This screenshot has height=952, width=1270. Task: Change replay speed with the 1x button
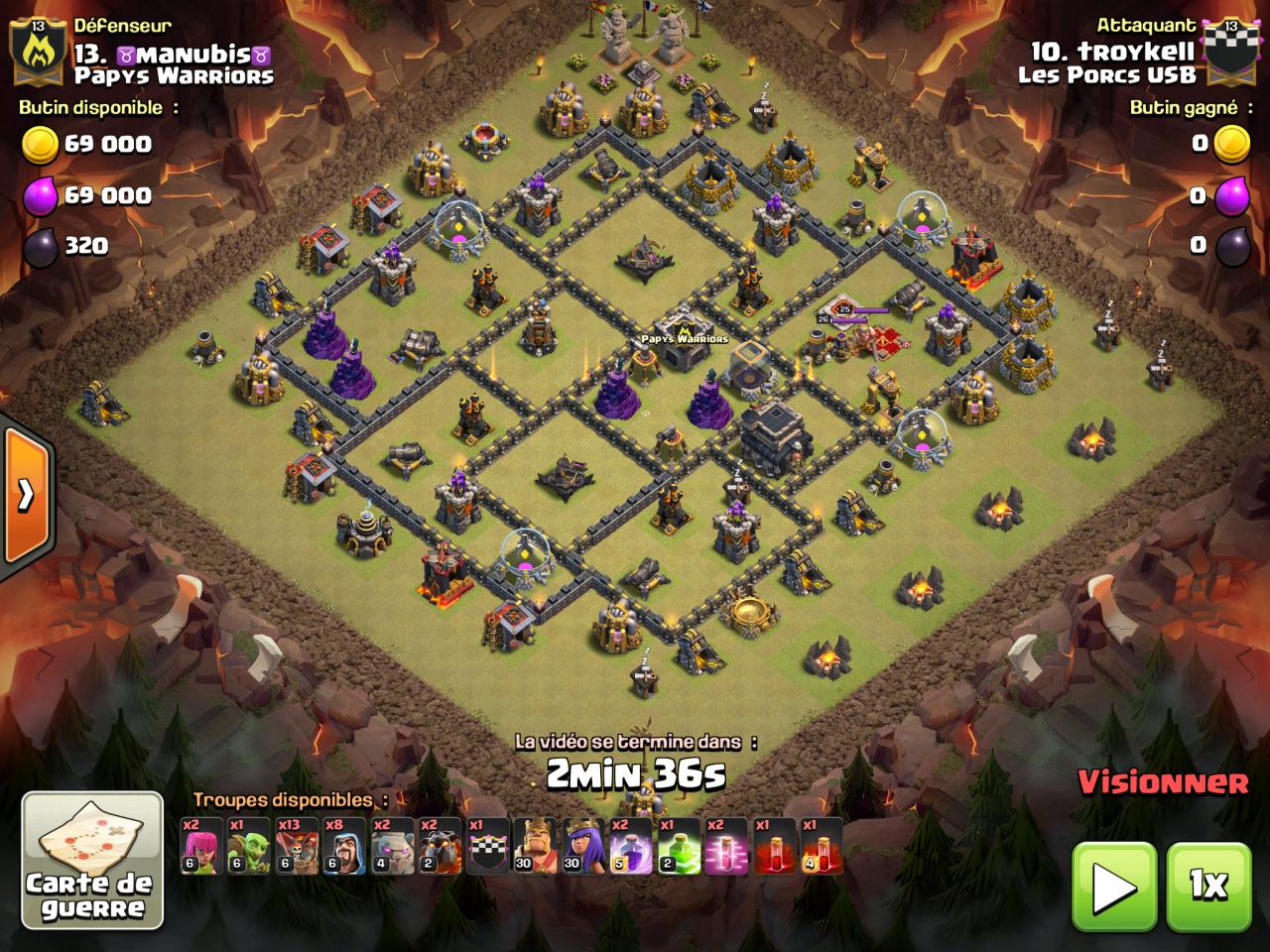[1207, 886]
